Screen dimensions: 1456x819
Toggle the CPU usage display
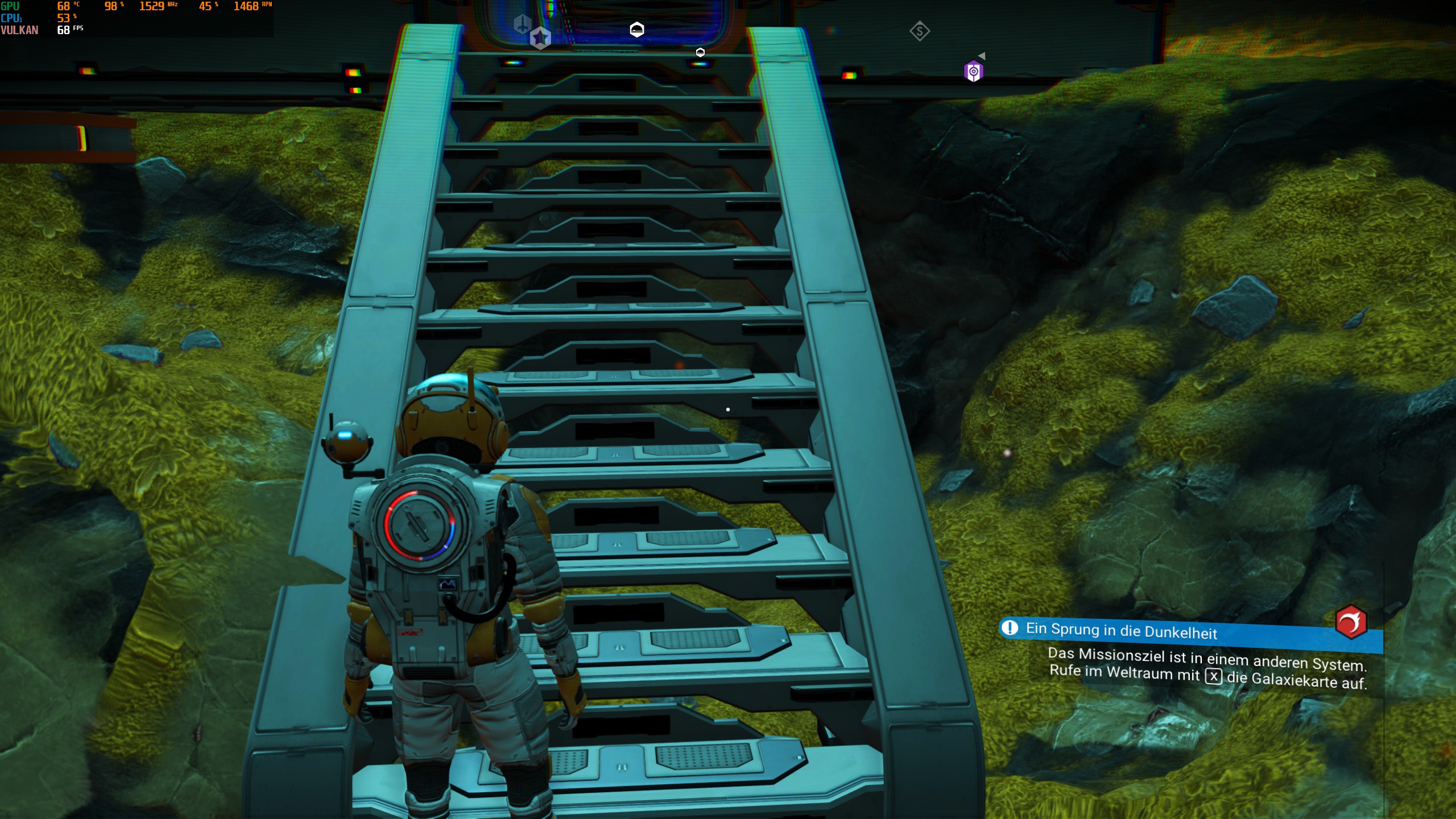(x=10, y=18)
